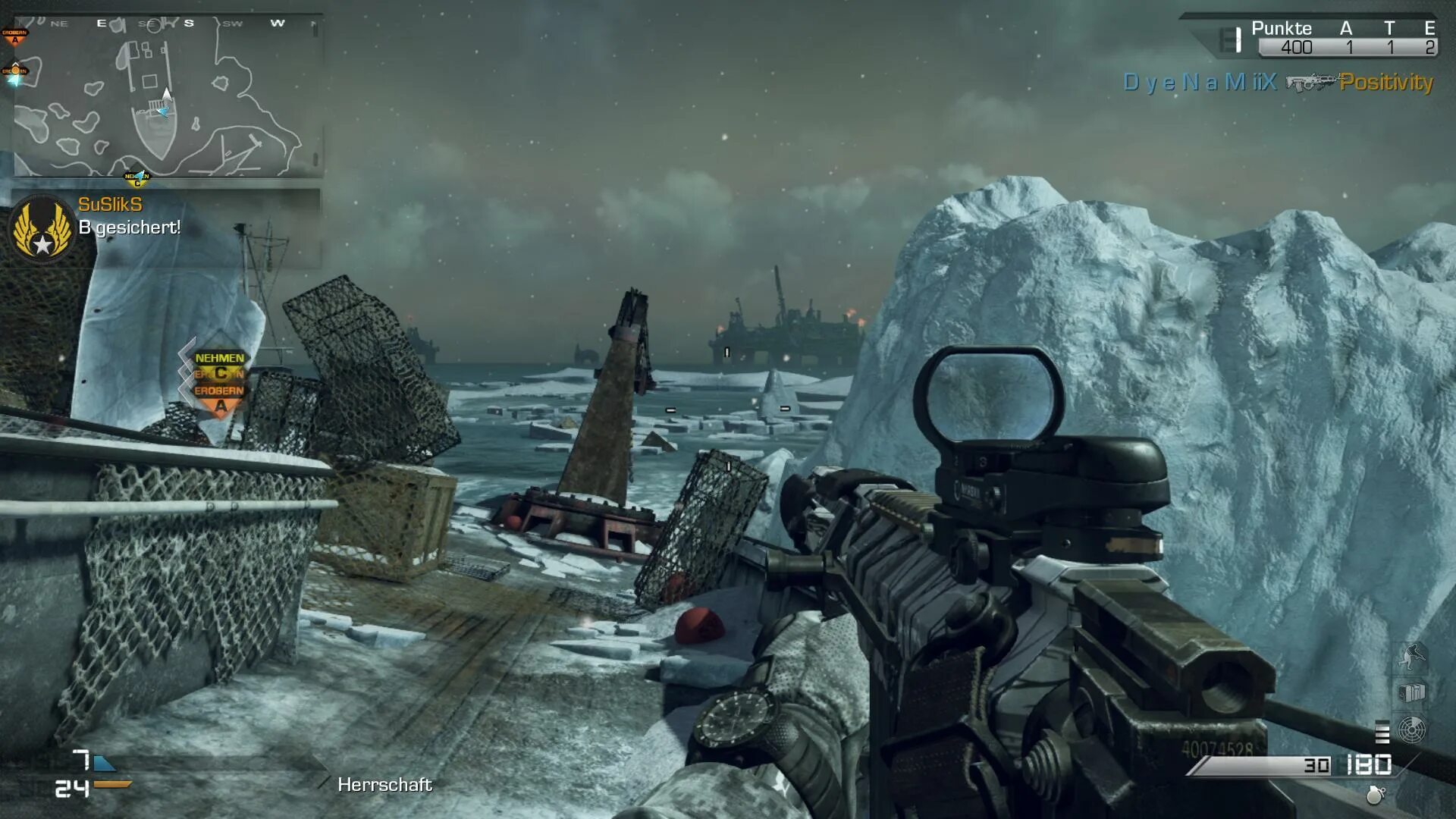This screenshot has height=819, width=1456.
Task: Click the running soldier killstreak icon
Action: [1411, 656]
